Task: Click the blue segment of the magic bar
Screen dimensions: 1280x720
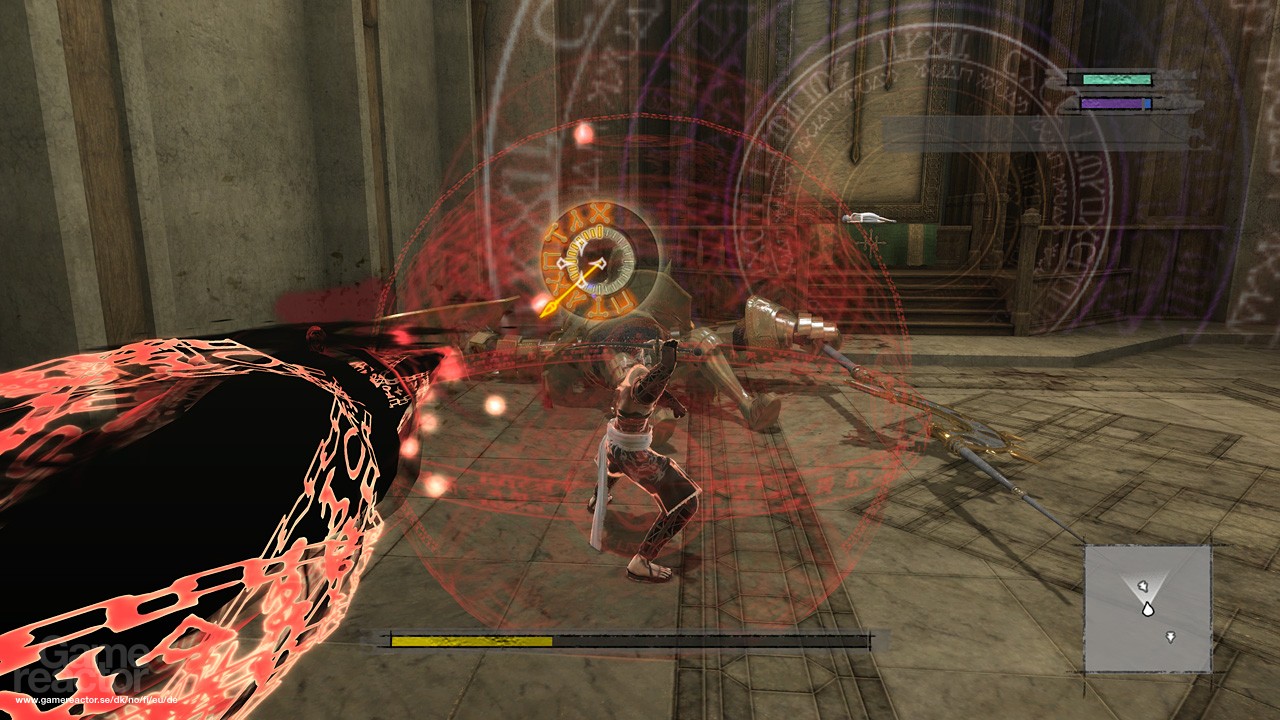Action: [1147, 103]
